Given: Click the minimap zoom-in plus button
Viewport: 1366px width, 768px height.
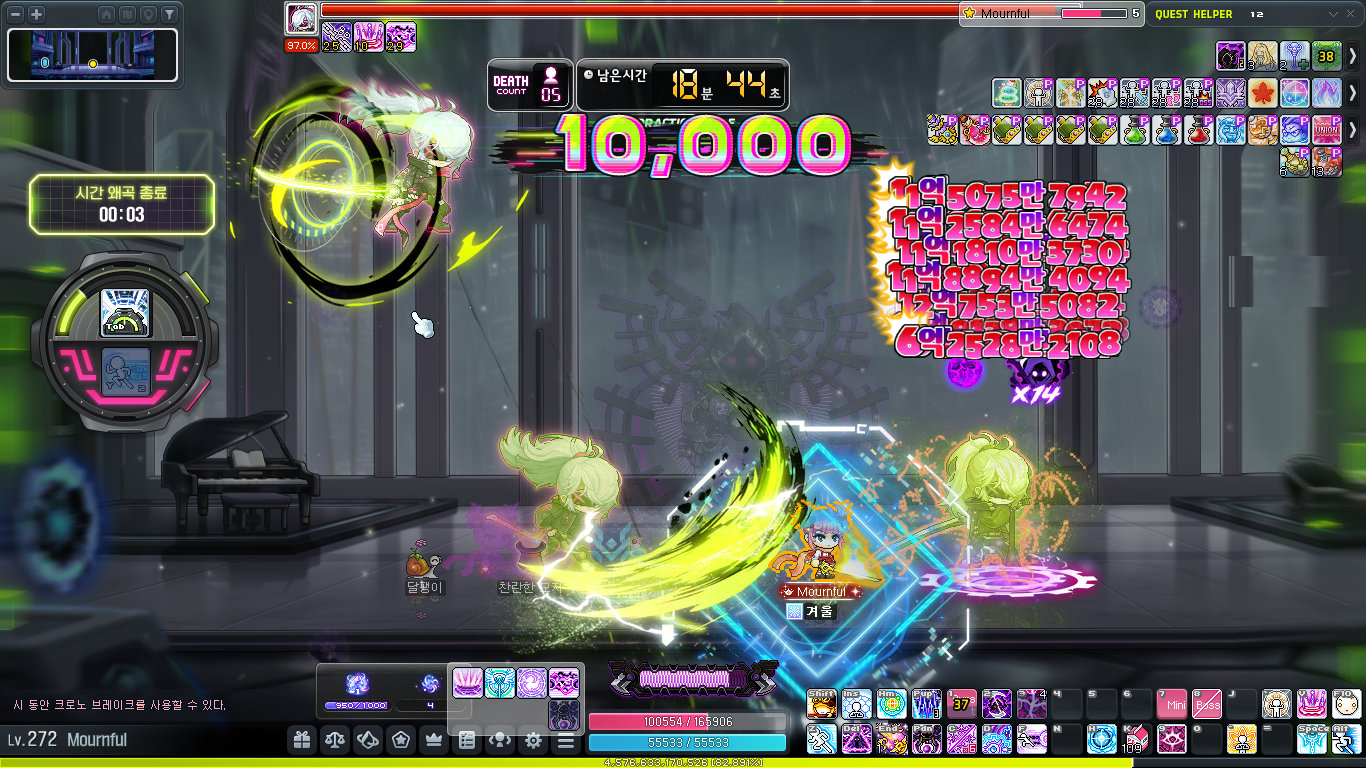Looking at the screenshot, I should 37,14.
